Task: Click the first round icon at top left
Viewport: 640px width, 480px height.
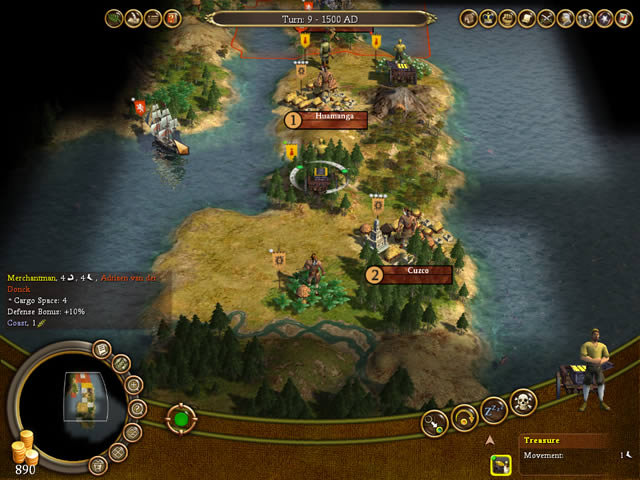Action: pos(114,18)
